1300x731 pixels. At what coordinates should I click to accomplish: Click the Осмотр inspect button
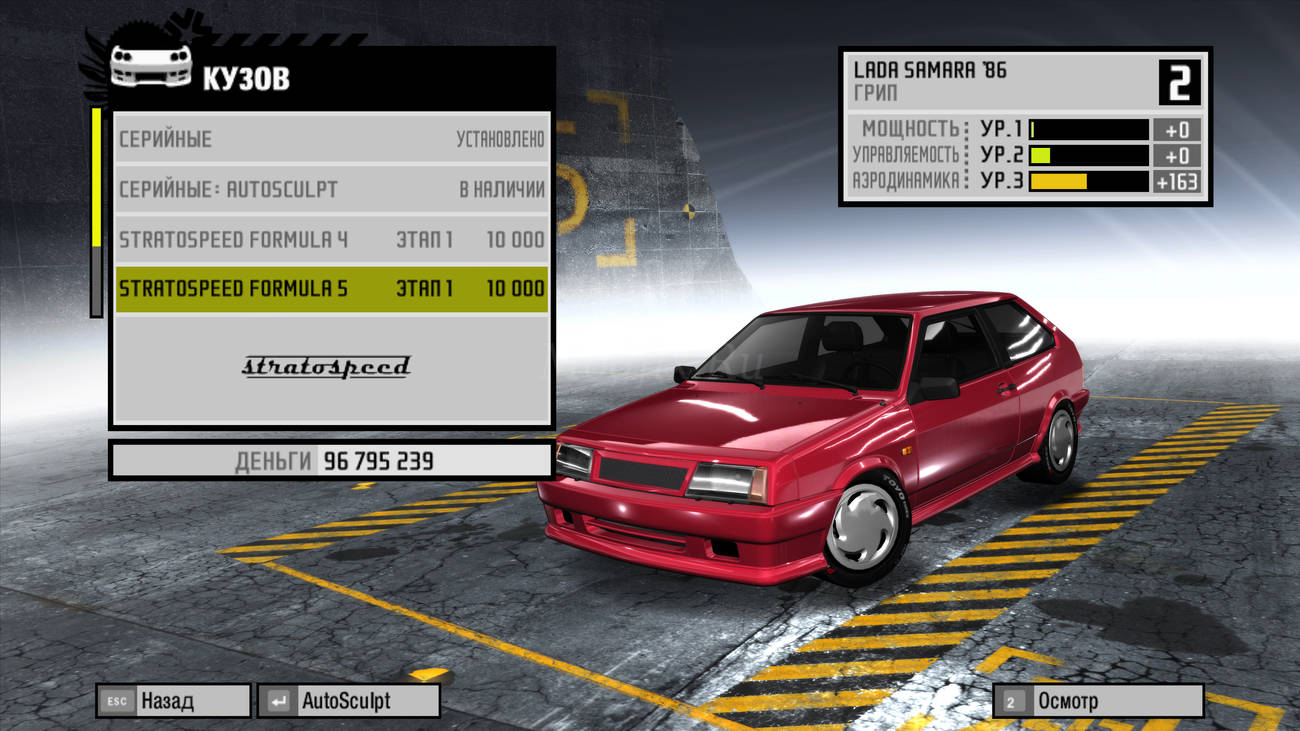(x=1097, y=701)
